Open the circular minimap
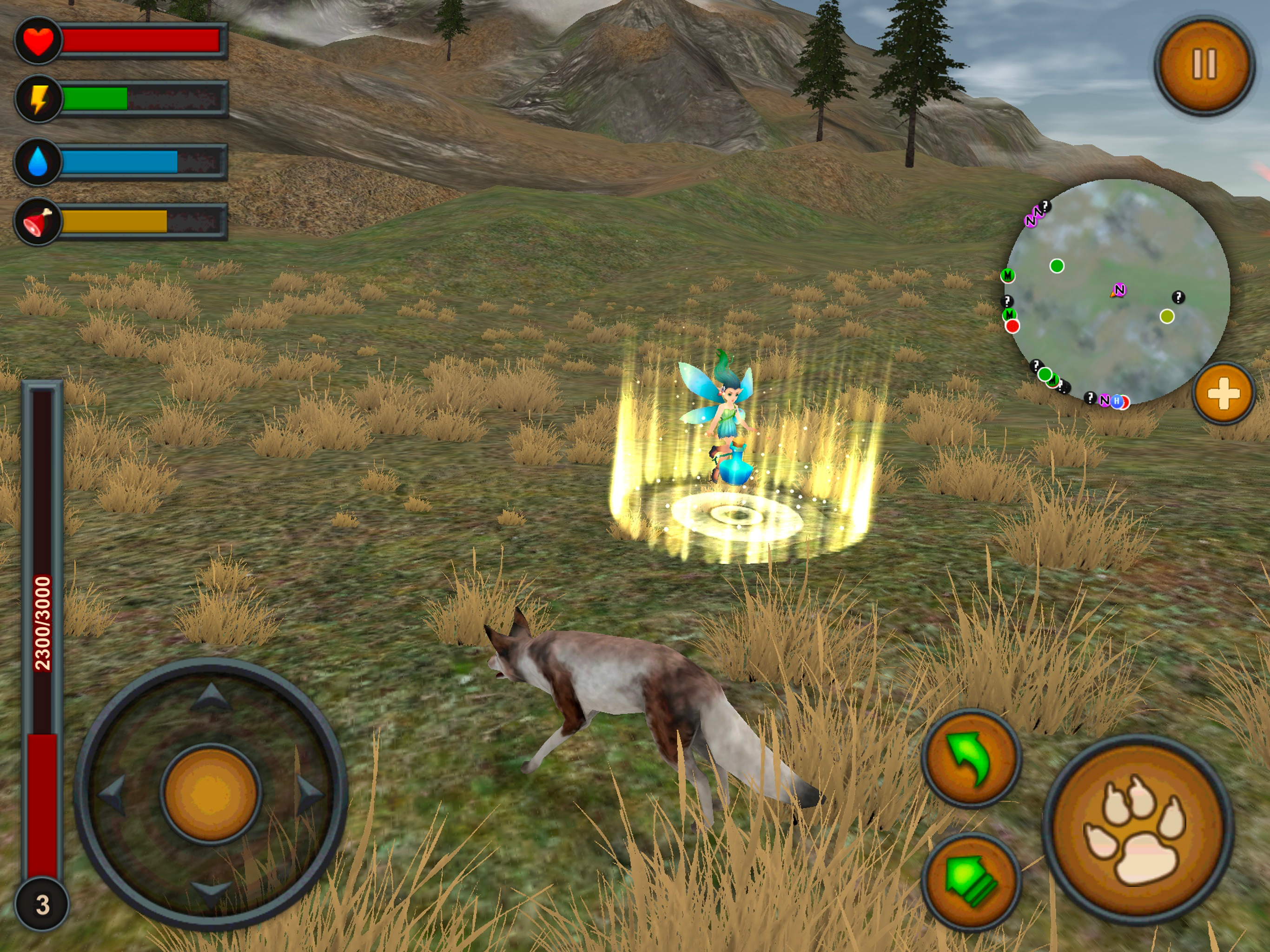 (x=1118, y=291)
